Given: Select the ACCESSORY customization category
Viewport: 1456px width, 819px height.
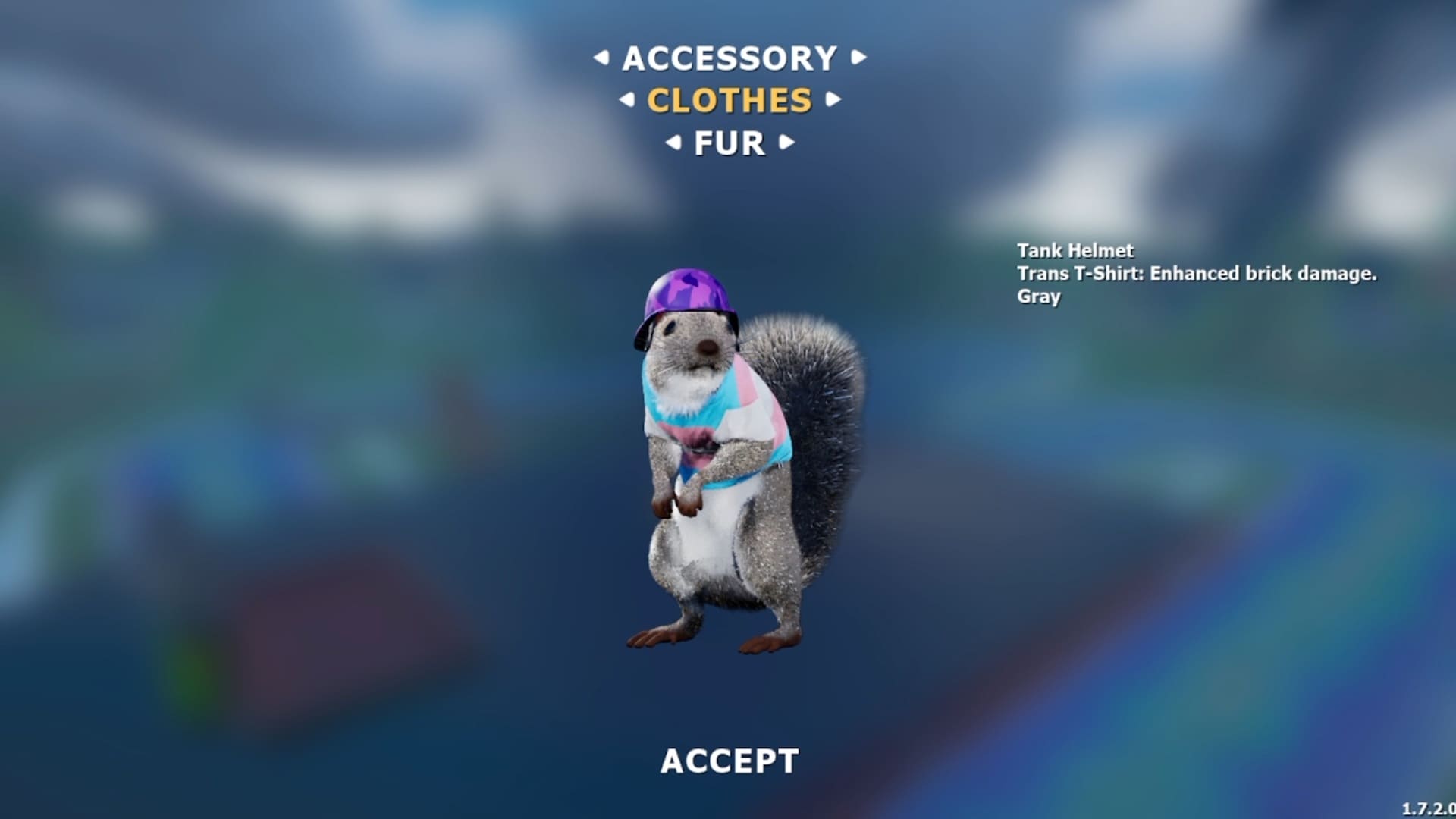Looking at the screenshot, I should (730, 59).
